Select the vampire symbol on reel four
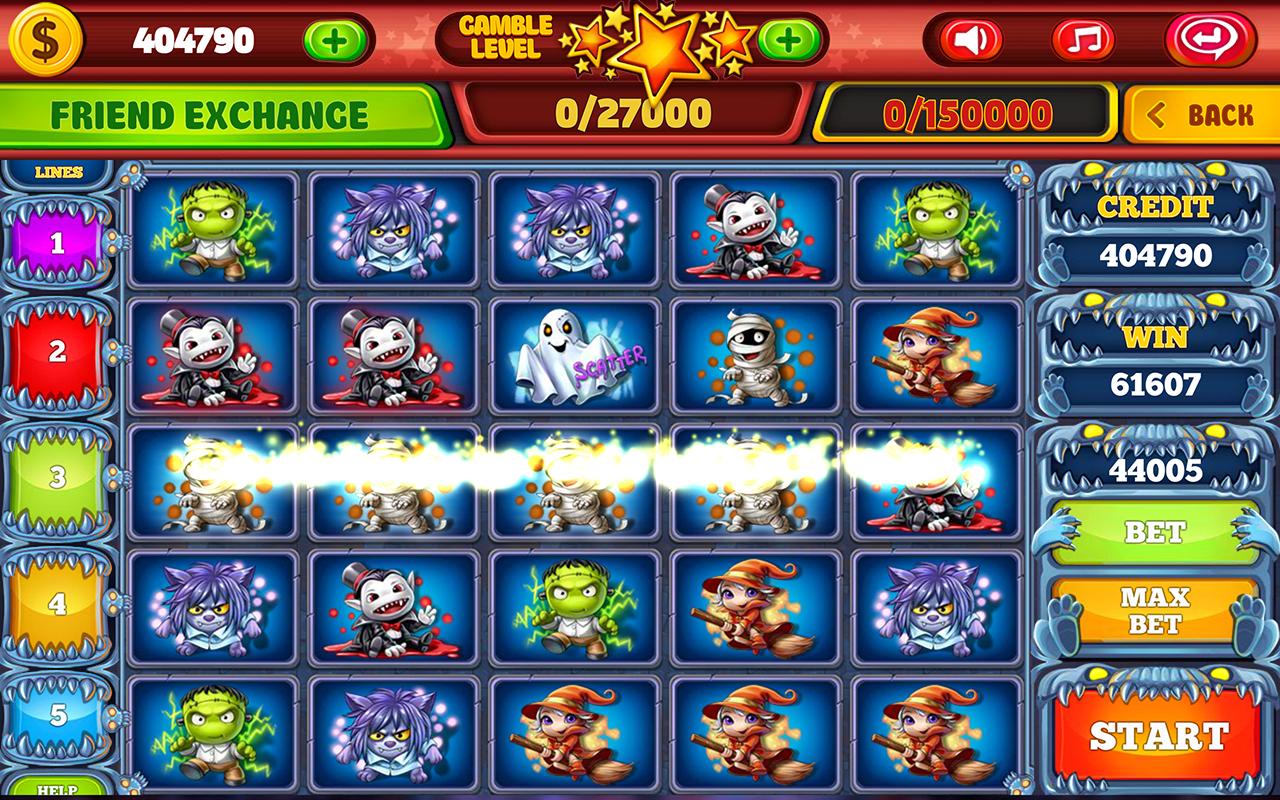This screenshot has height=800, width=1280. coord(752,229)
